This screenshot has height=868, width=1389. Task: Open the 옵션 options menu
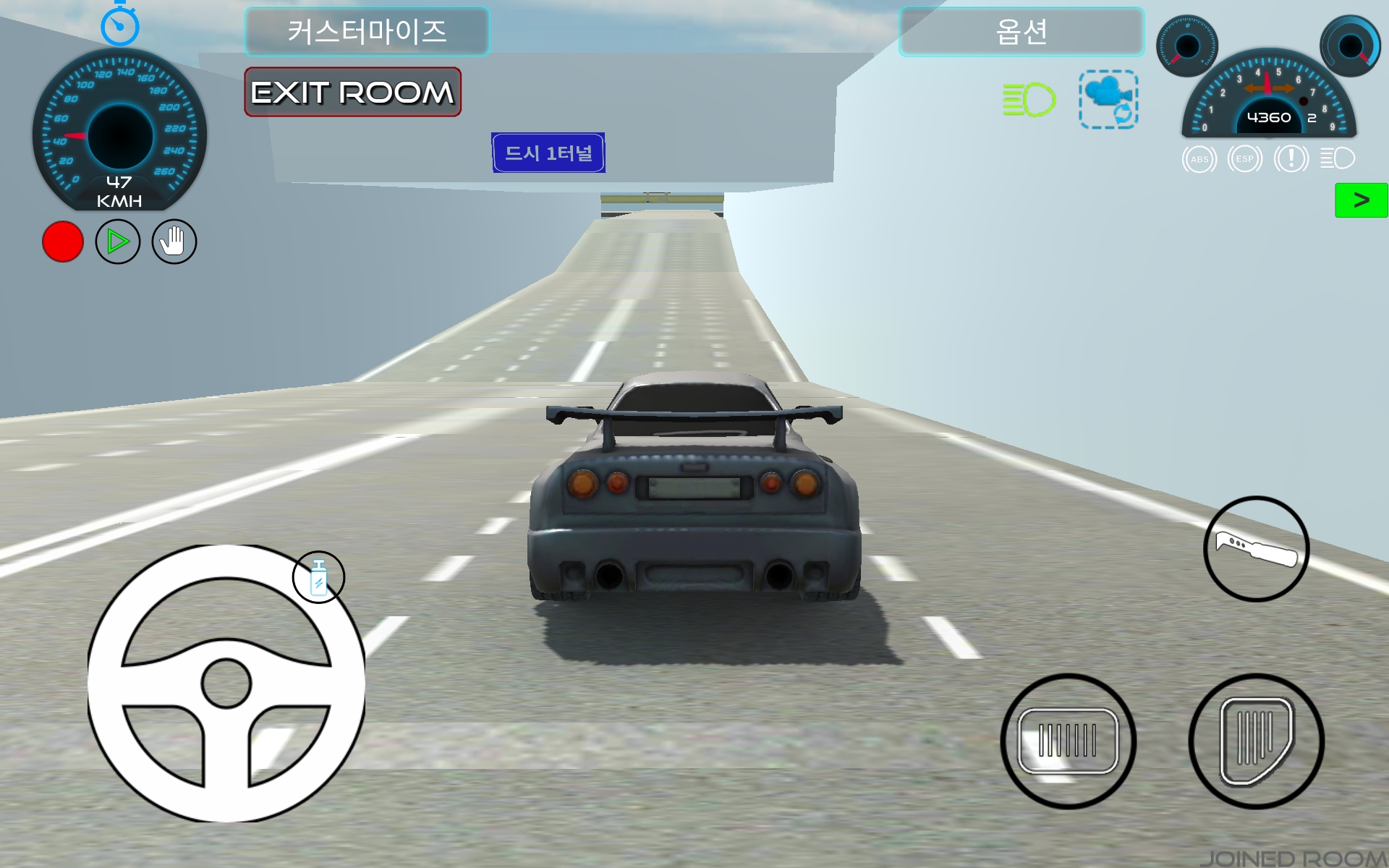[1021, 32]
